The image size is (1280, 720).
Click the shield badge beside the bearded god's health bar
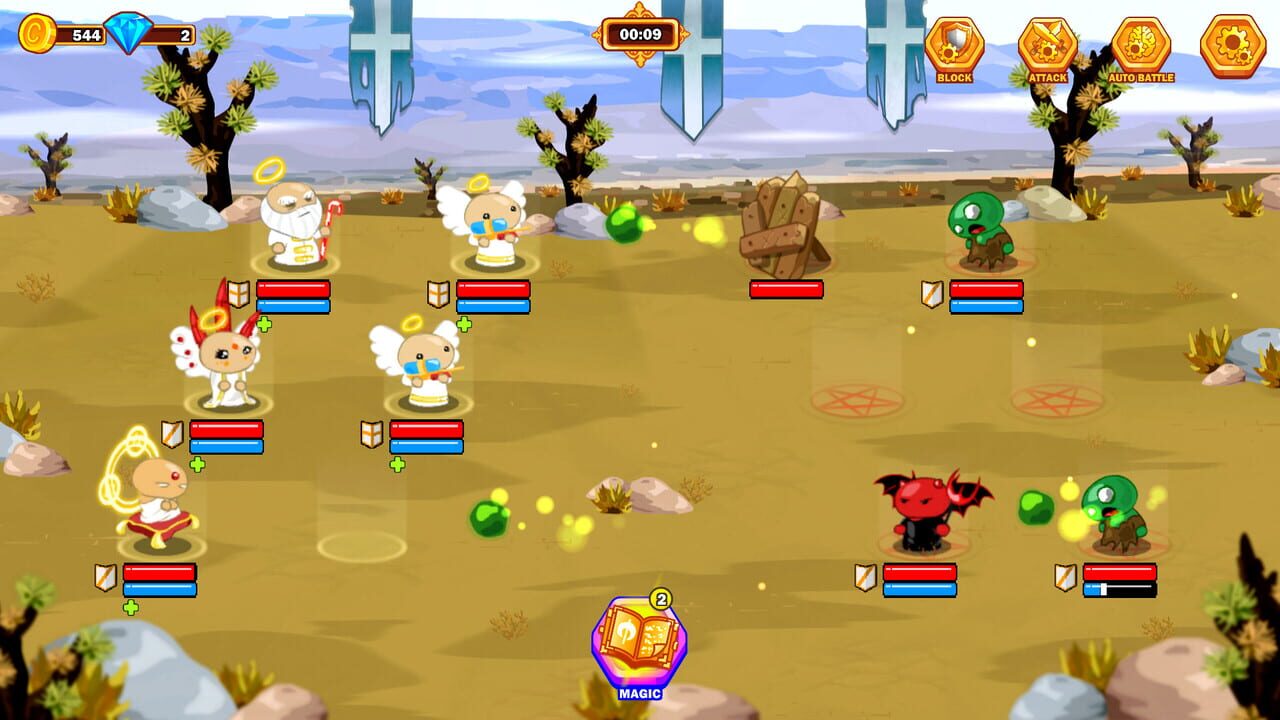coord(238,294)
